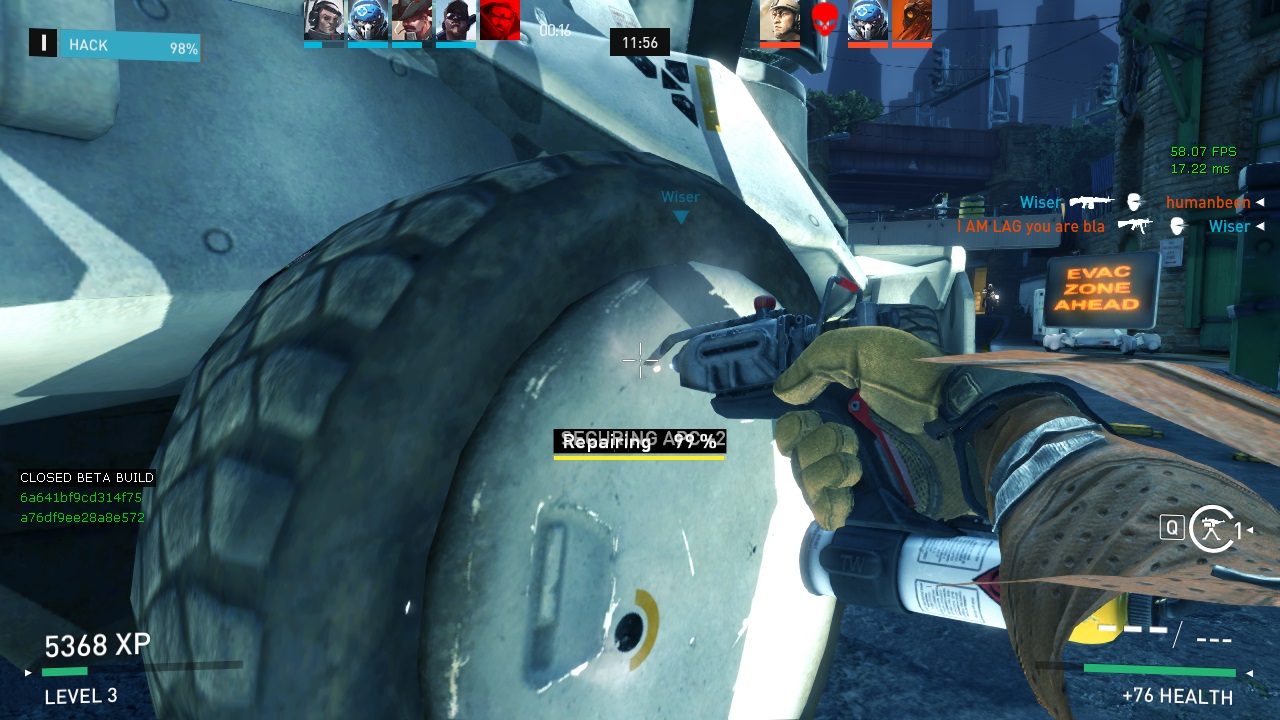Click the red downed teammate portrait
The height and width of the screenshot is (720, 1280).
(x=499, y=20)
